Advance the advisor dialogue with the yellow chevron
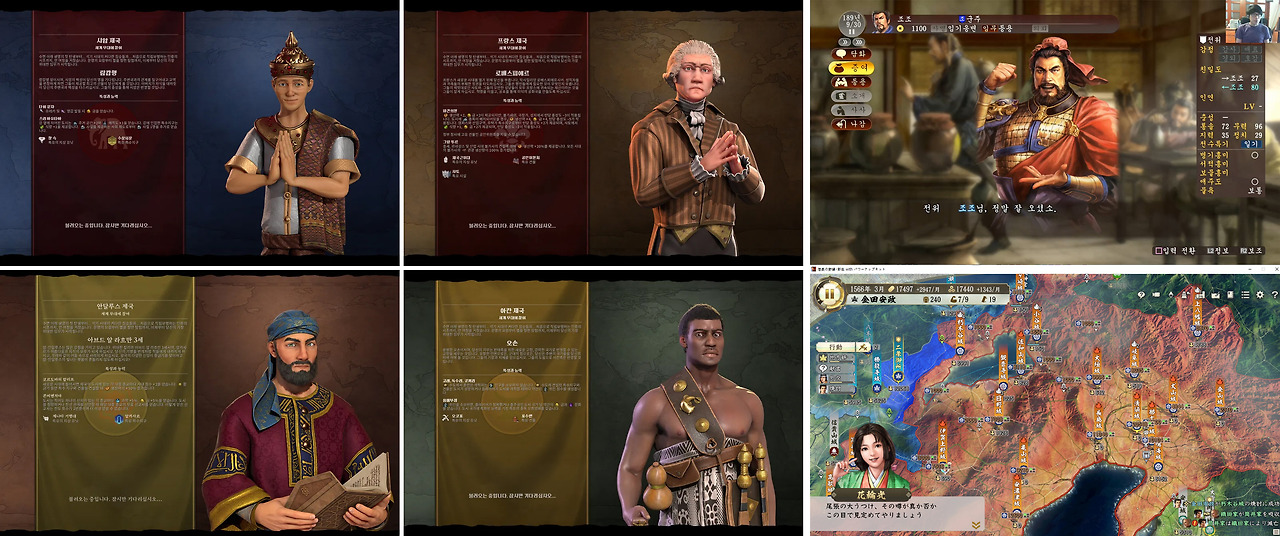Image resolution: width=1280 pixels, height=536 pixels. point(976,522)
